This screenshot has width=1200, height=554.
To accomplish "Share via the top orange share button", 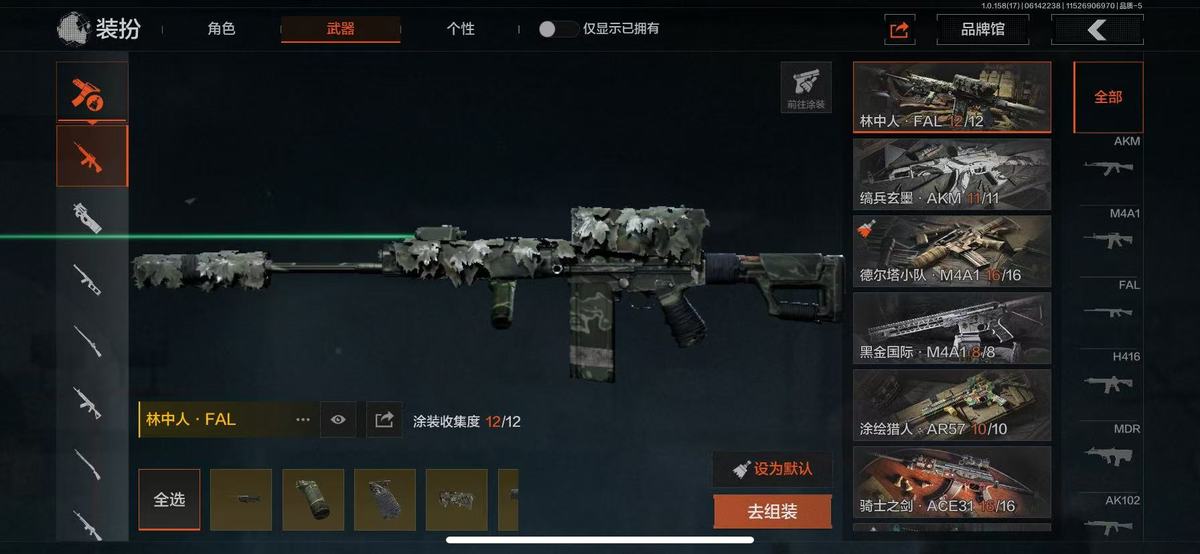I will (899, 30).
